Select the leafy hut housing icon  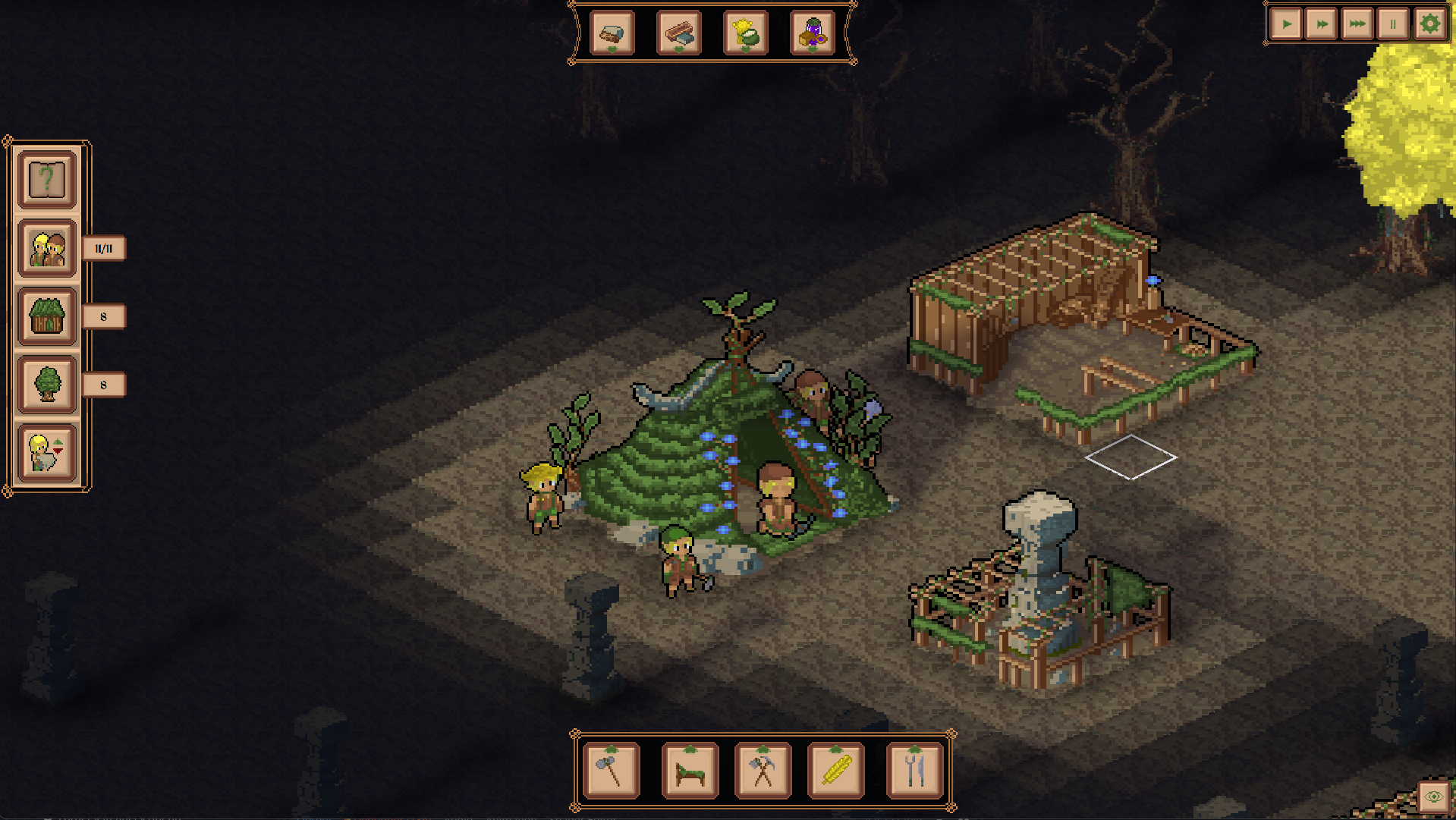pos(47,316)
